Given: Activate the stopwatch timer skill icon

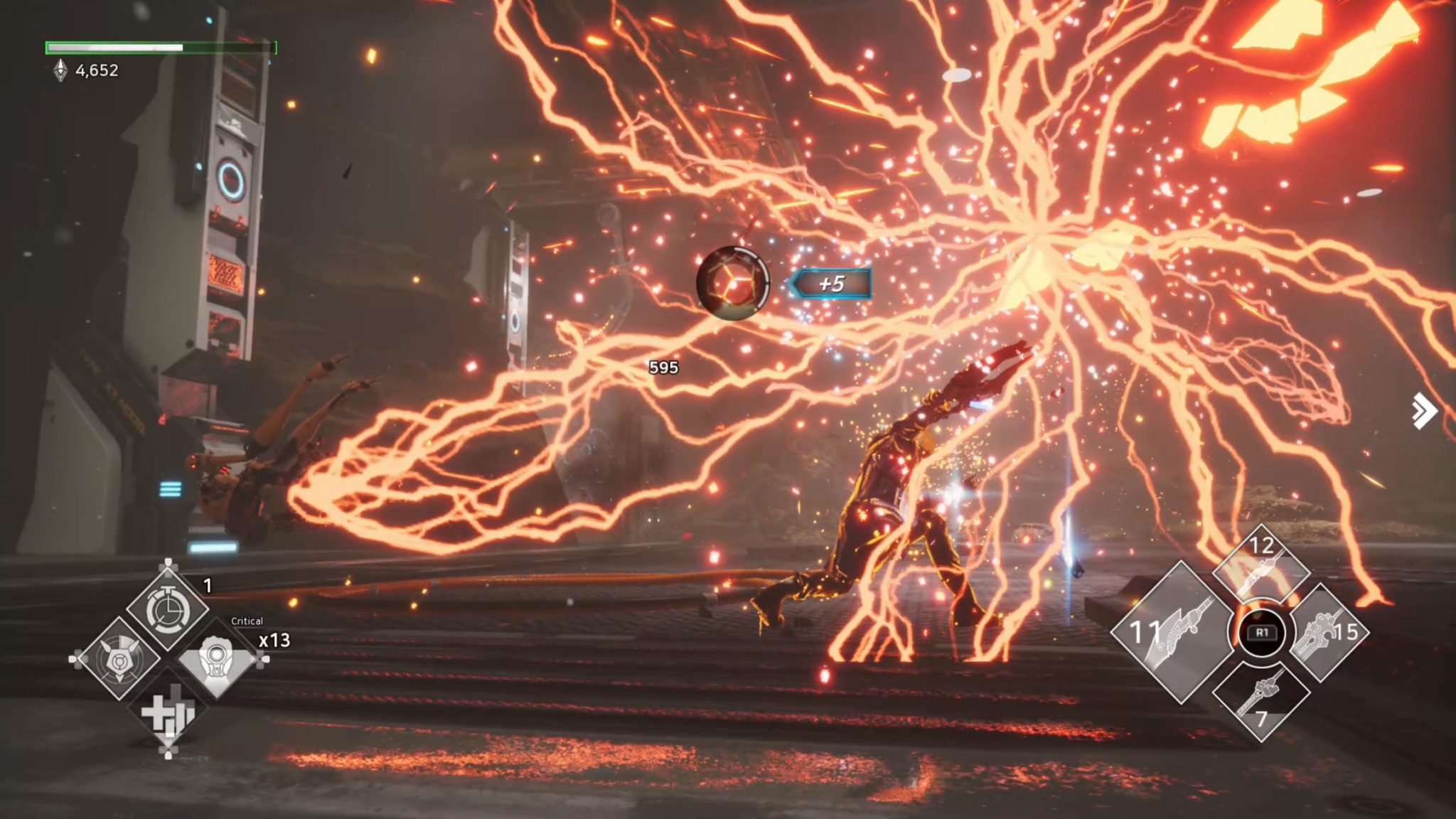Looking at the screenshot, I should [x=168, y=610].
